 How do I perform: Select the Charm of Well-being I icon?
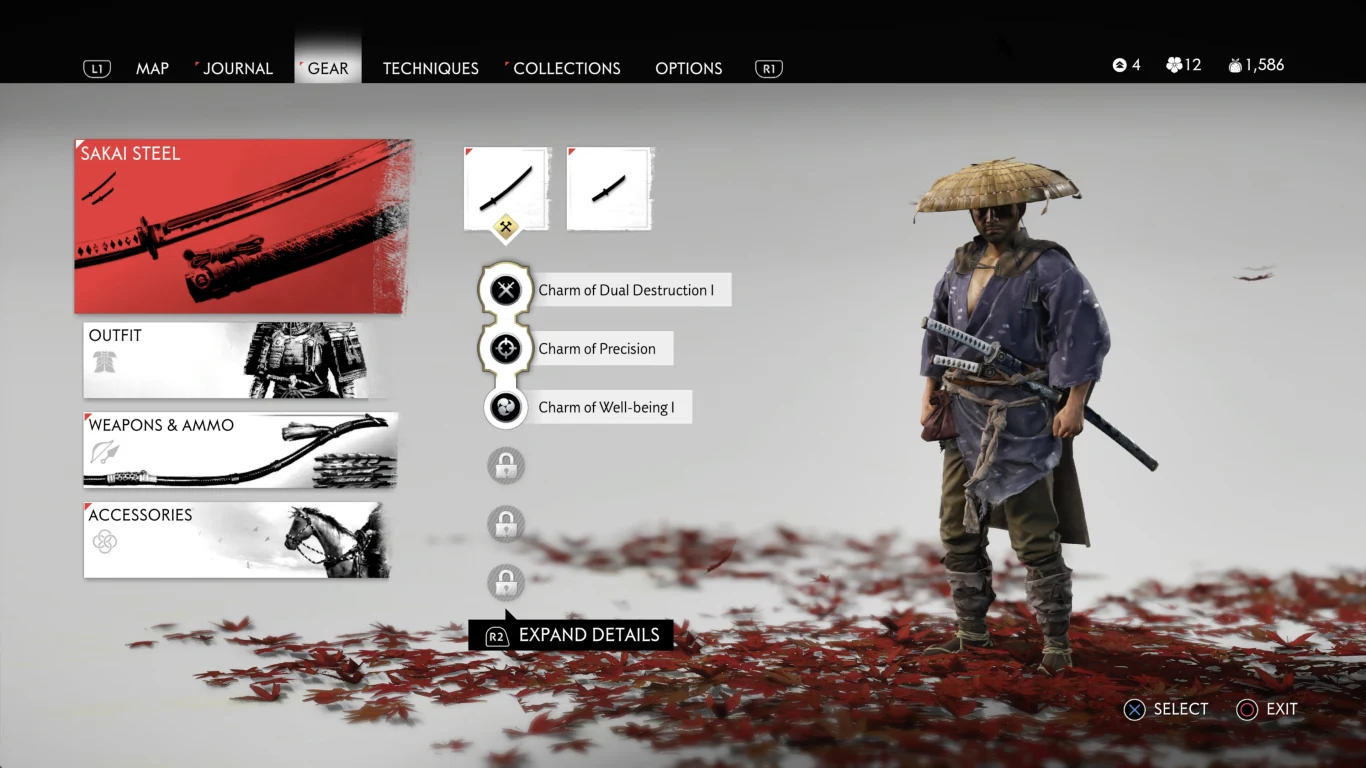point(505,407)
